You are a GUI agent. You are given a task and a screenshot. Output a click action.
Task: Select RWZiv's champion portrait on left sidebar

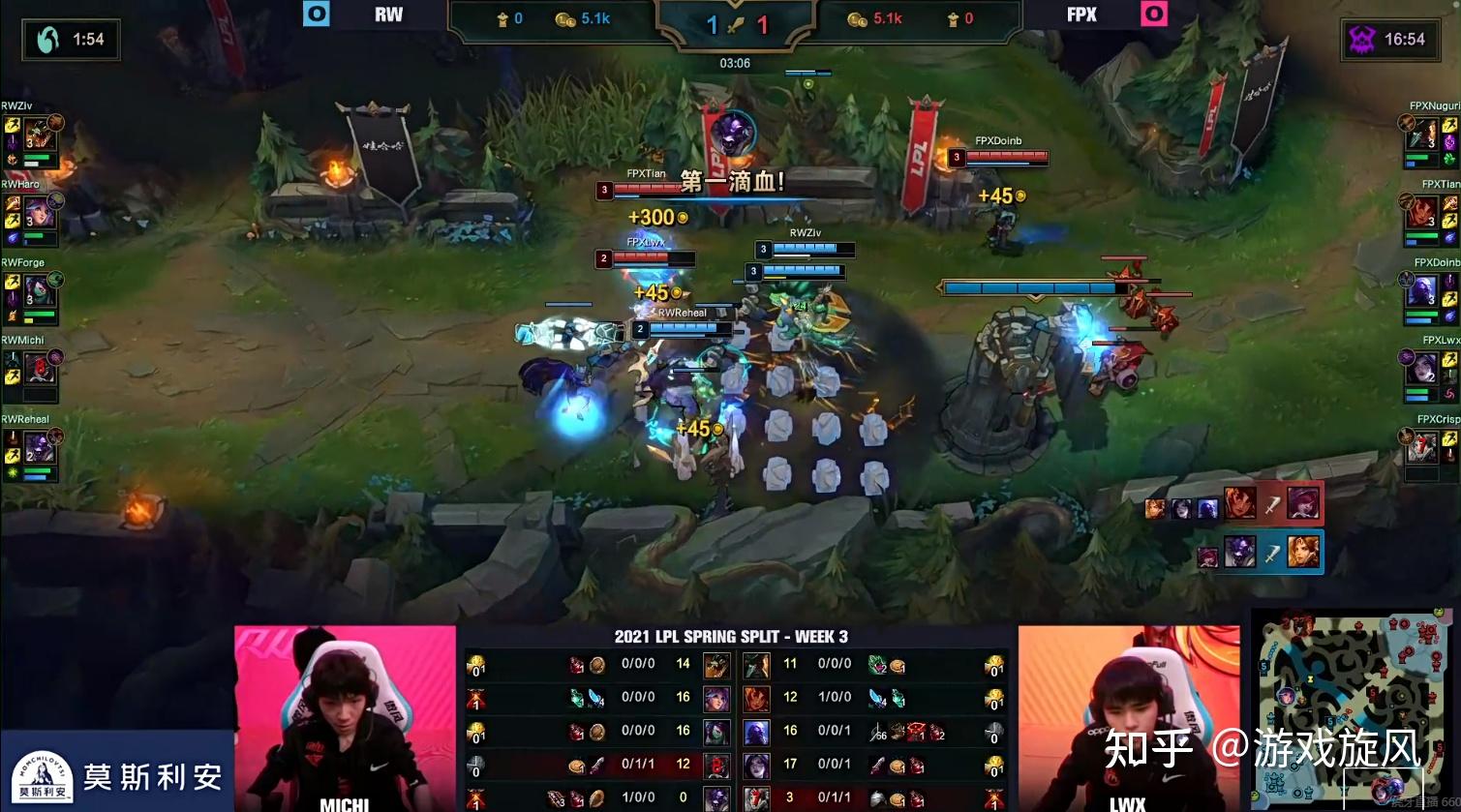click(x=39, y=135)
